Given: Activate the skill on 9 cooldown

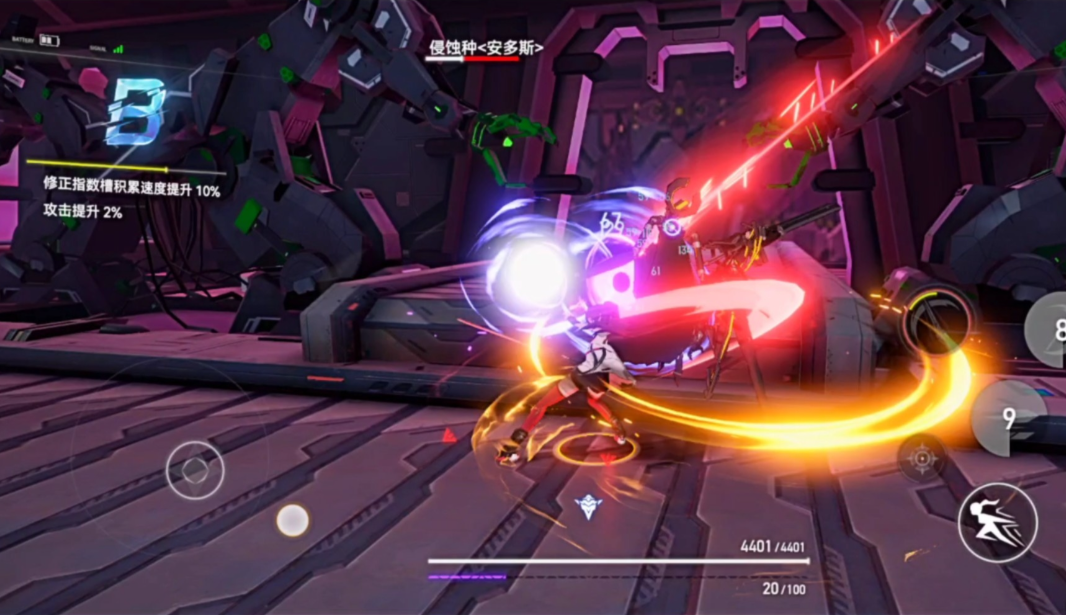Looking at the screenshot, I should [x=1008, y=419].
